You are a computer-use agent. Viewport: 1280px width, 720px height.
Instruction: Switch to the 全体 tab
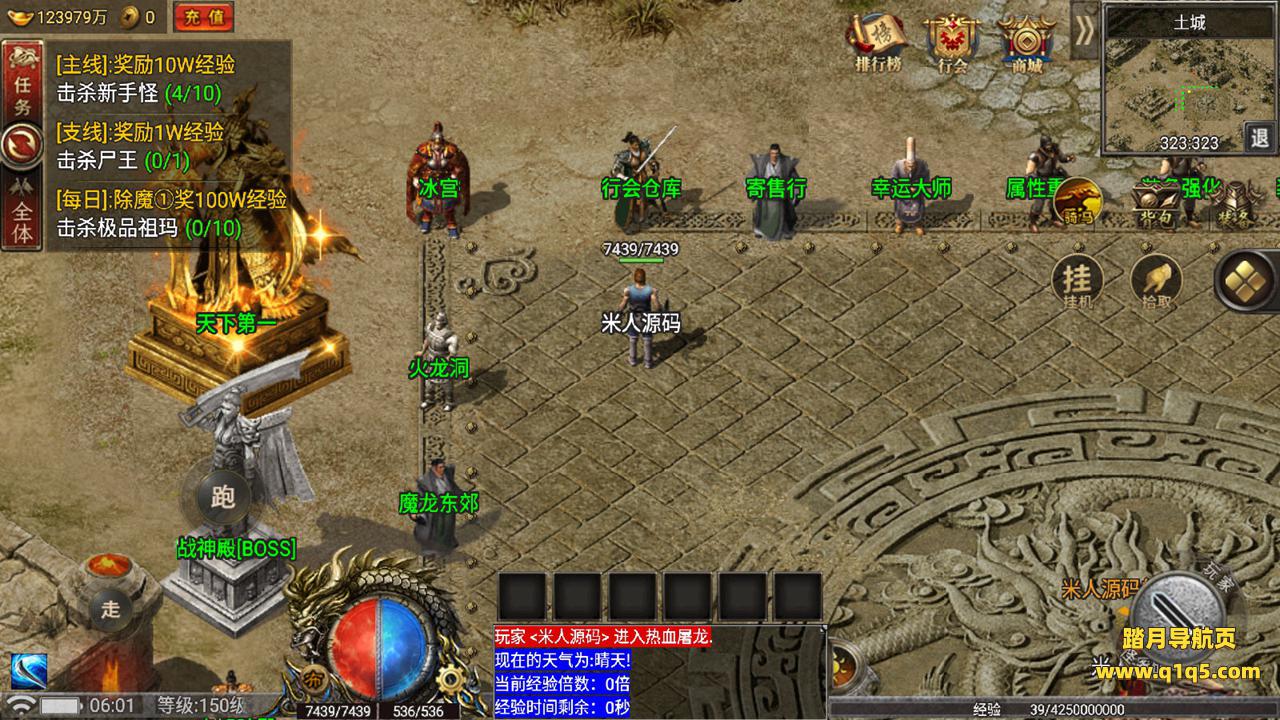22,214
